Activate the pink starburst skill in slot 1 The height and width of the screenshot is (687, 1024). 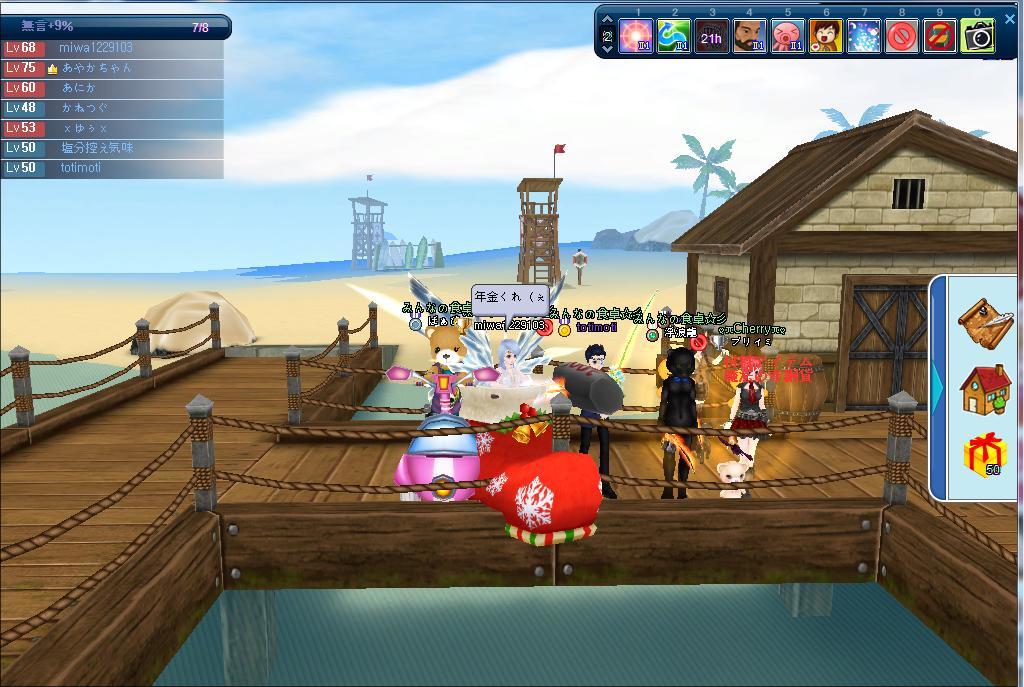(636, 37)
